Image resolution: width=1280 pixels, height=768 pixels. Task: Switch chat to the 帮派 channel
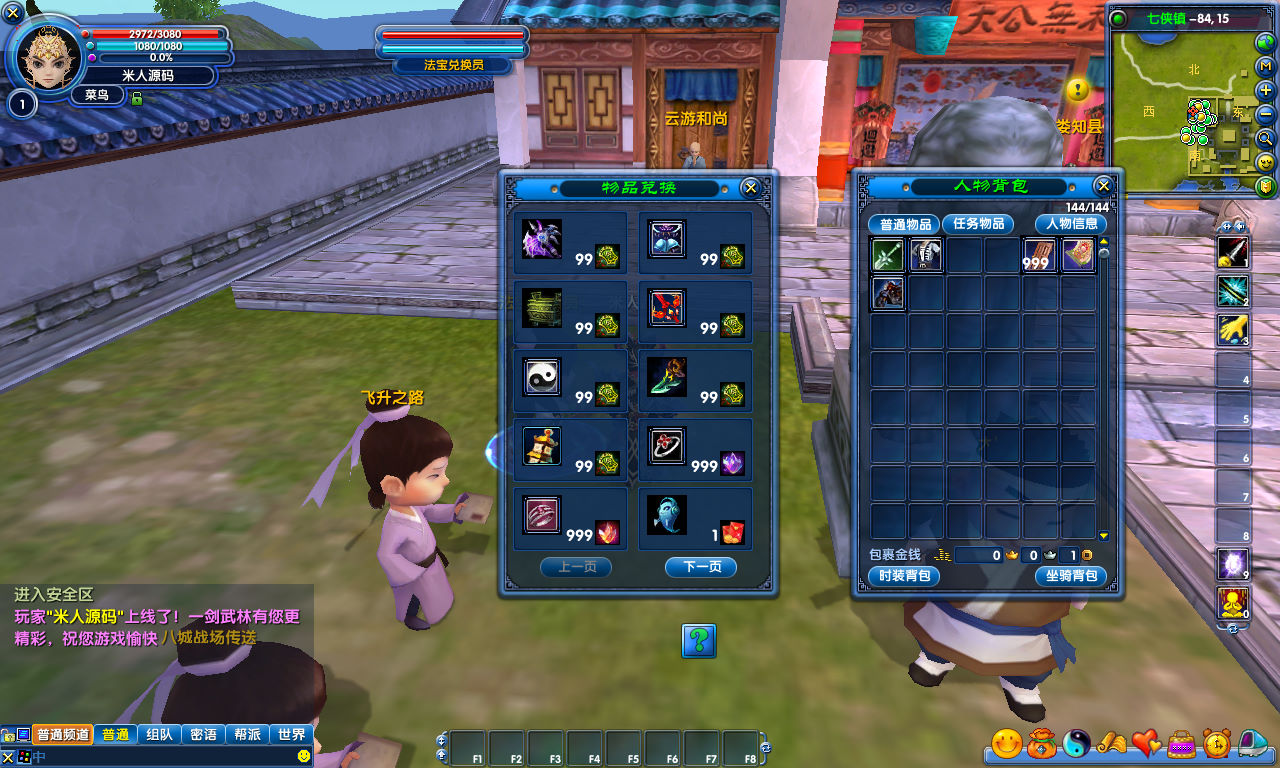pos(247,735)
